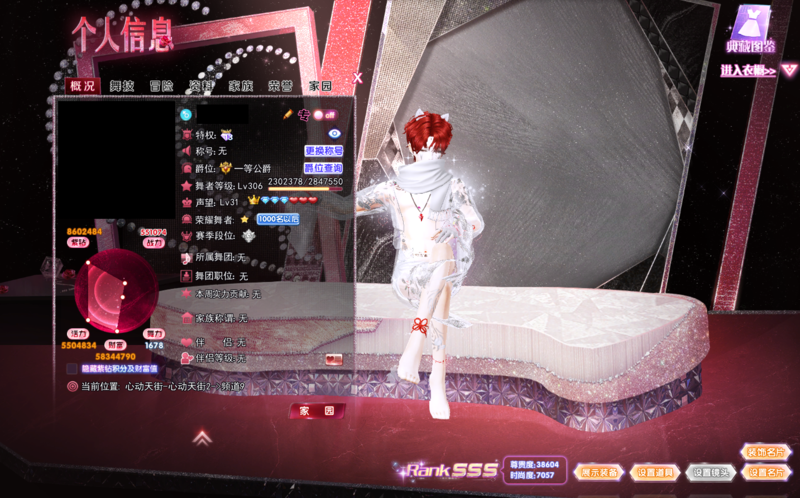Viewport: 800px width, 498px height.
Task: Click 更换称号 to change title
Action: [323, 151]
